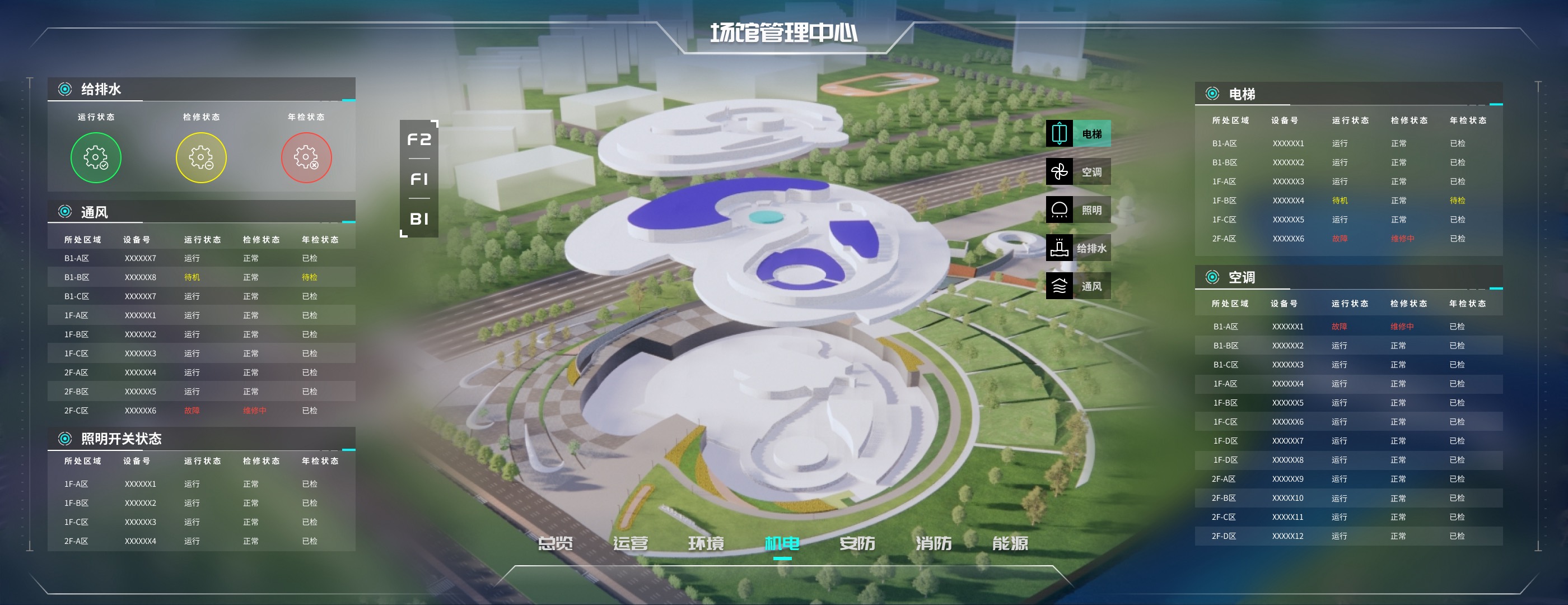Select the faulty 2F-C区 ventilation row
Image resolution: width=1568 pixels, height=605 pixels.
[x=201, y=411]
